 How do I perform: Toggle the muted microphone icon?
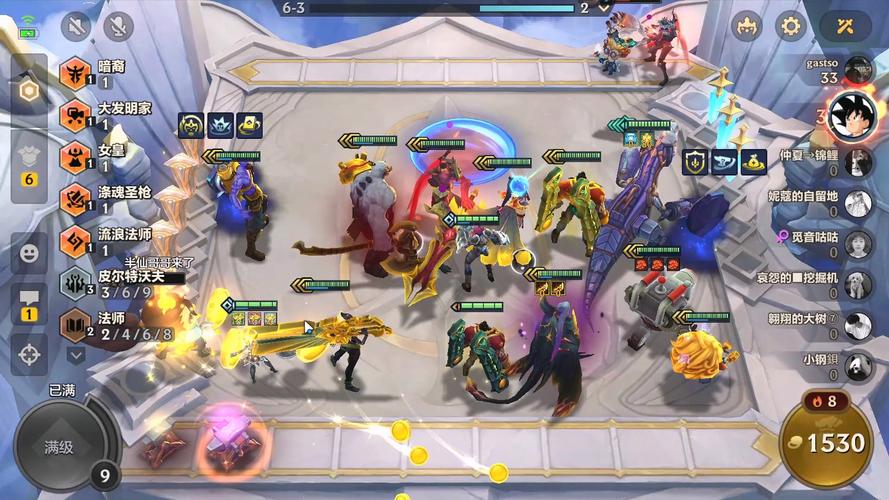click(119, 26)
